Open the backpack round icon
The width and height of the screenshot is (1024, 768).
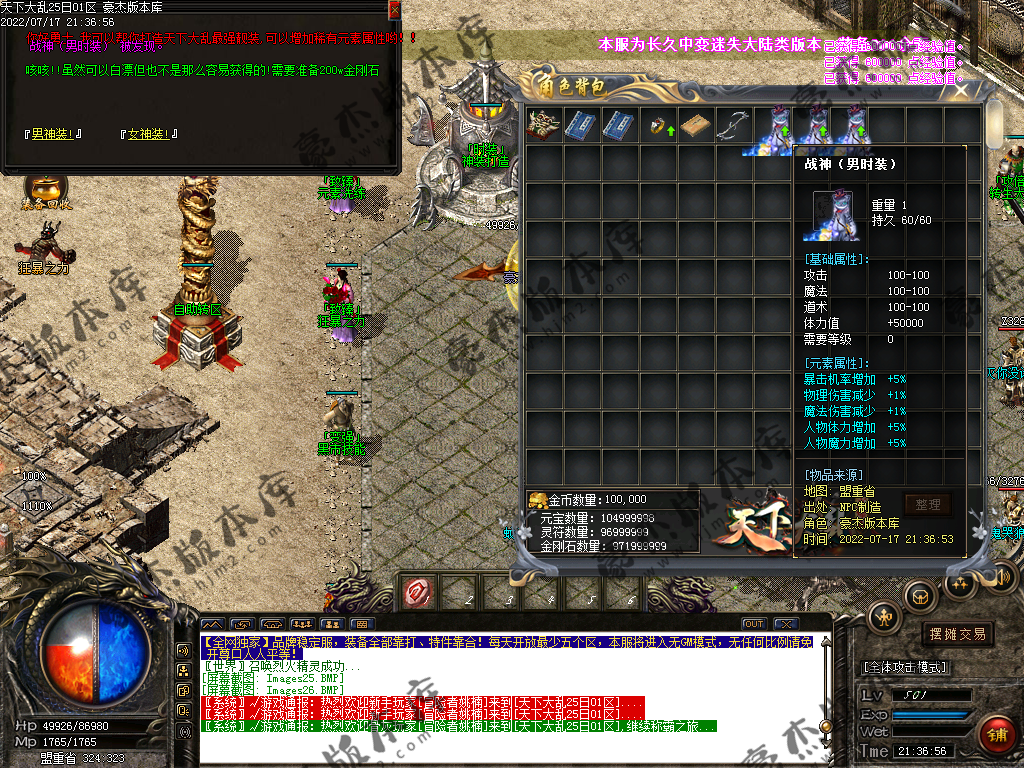tap(920, 596)
